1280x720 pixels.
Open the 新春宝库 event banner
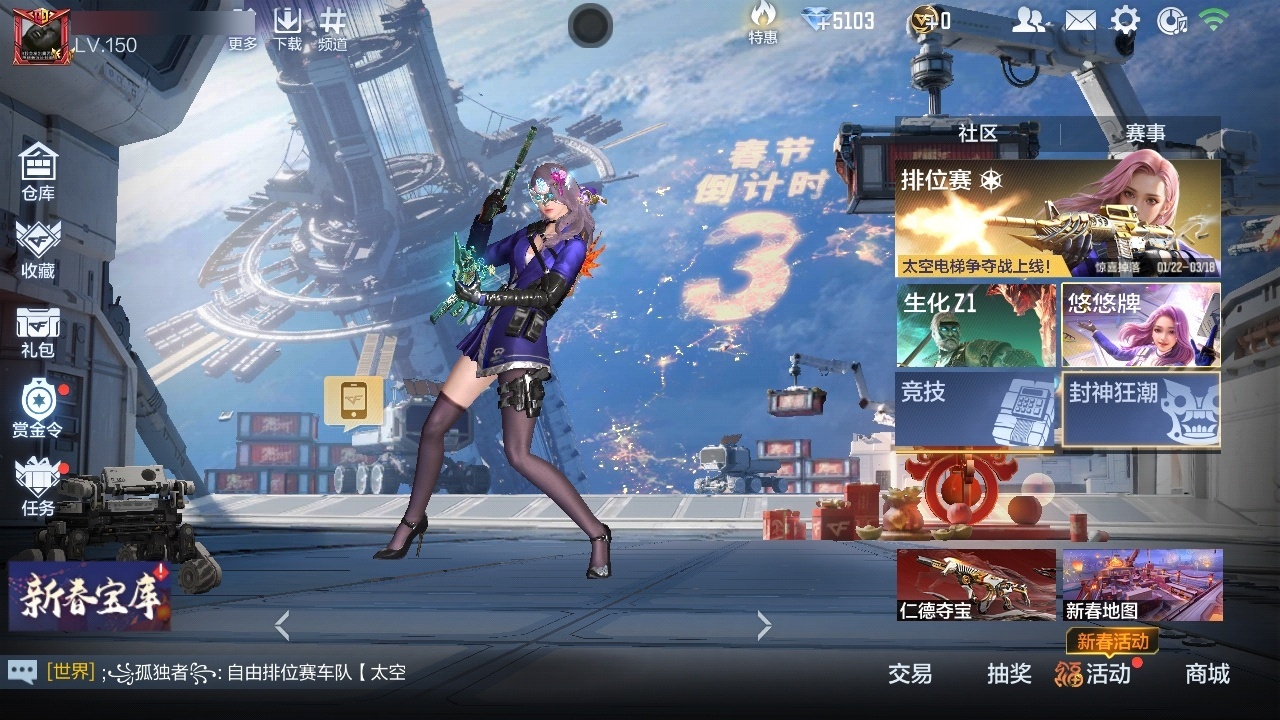(x=90, y=596)
